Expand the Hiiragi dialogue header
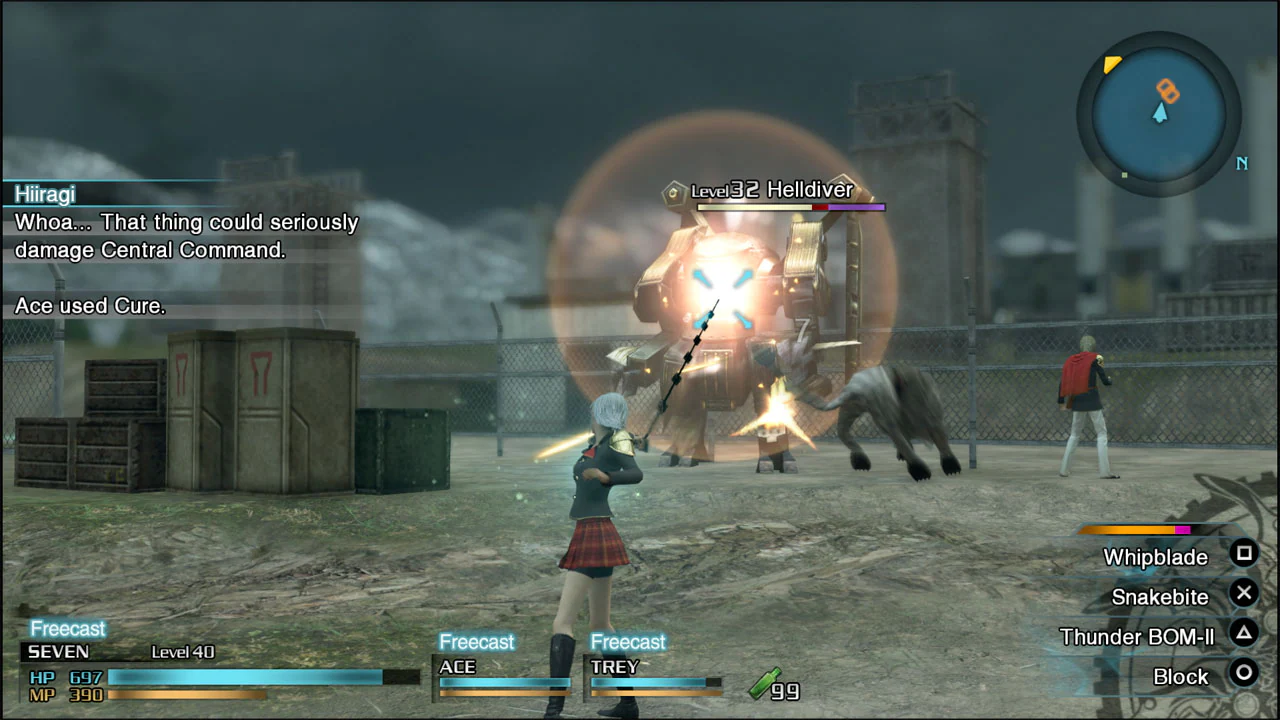Viewport: 1280px width, 720px height. pos(45,194)
